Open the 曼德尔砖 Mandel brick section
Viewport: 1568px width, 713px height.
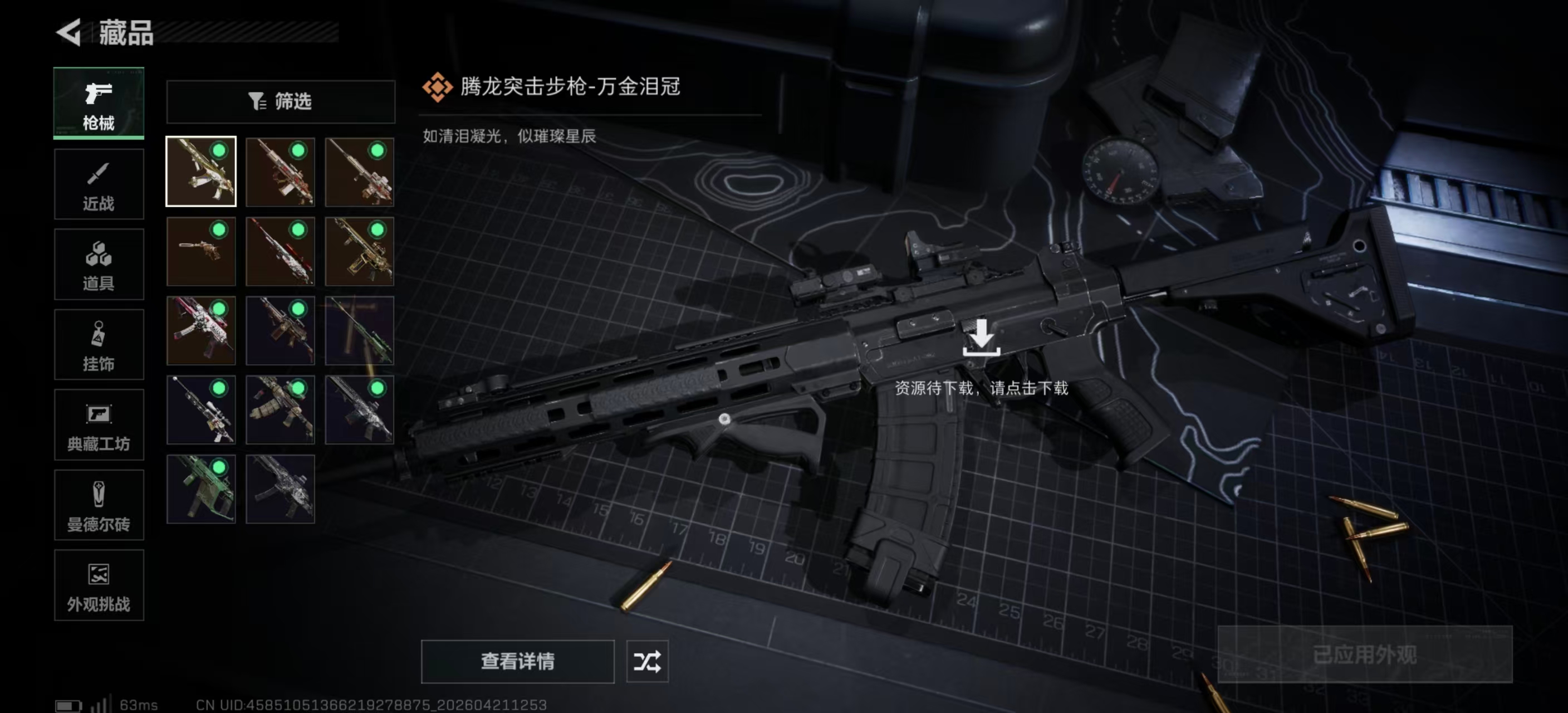coord(99,505)
